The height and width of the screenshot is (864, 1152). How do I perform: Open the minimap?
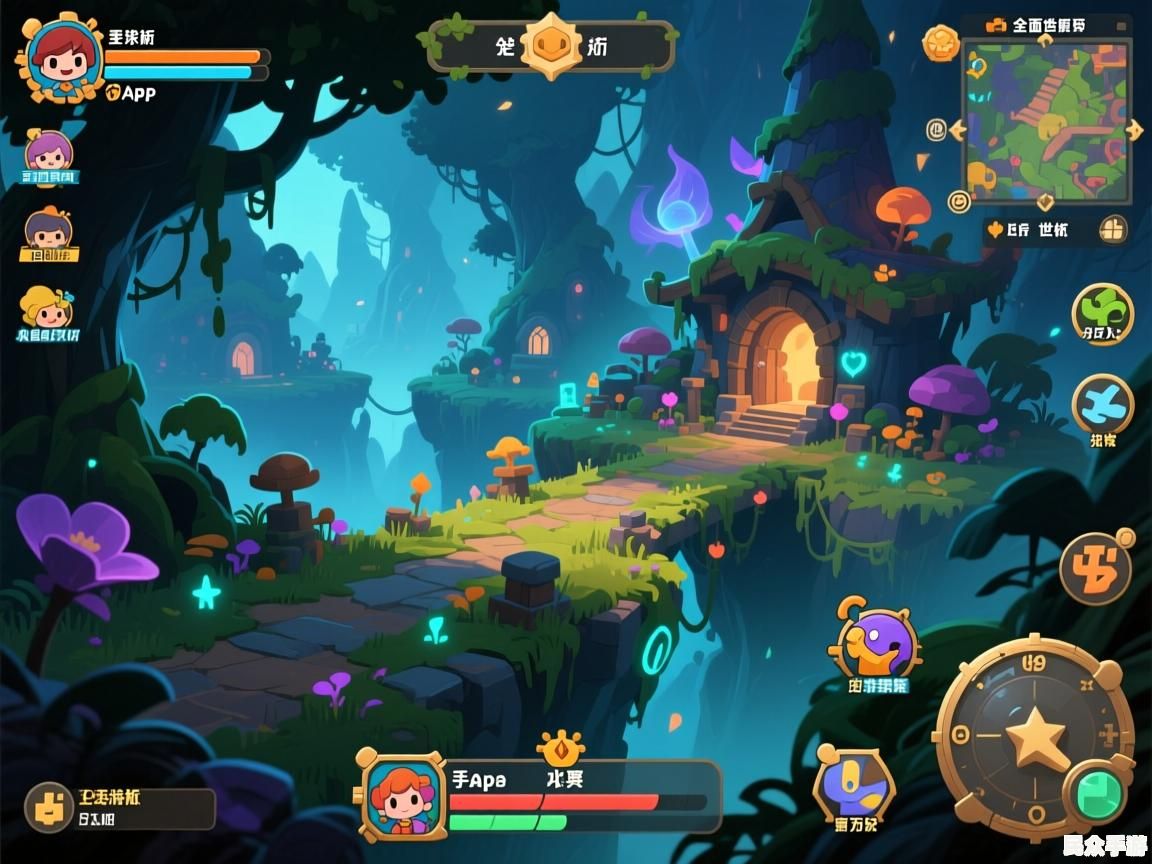1044,118
